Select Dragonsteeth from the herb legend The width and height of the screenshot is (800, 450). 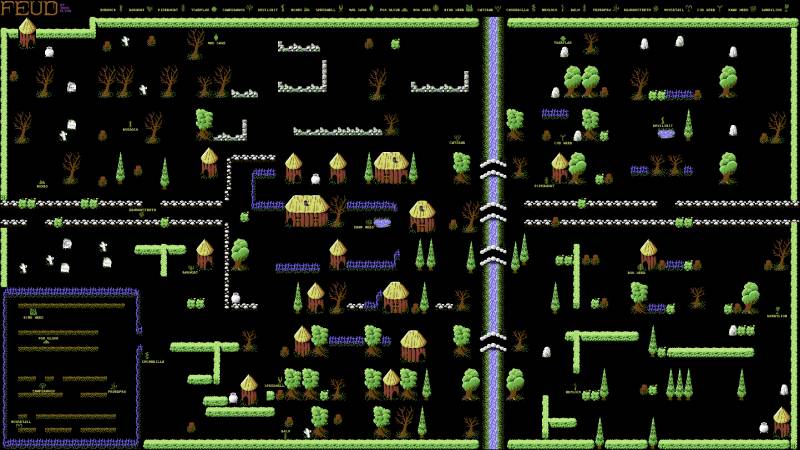[x=640, y=10]
